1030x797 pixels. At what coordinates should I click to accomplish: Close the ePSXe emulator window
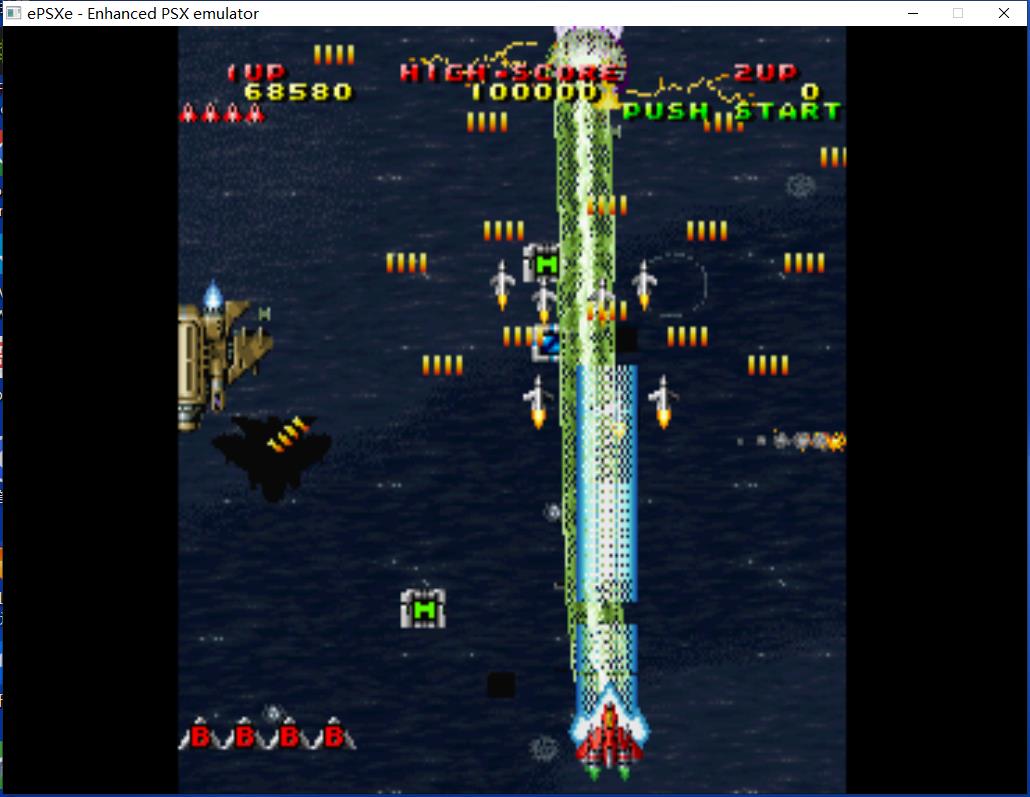1003,13
